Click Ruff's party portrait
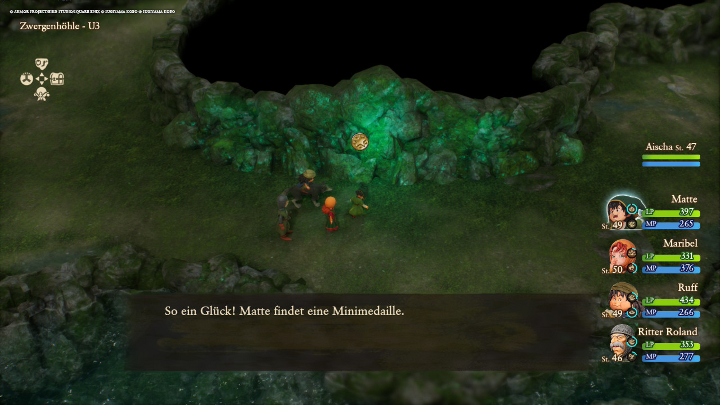Screen dimensions: 720x405 click(x=619, y=299)
